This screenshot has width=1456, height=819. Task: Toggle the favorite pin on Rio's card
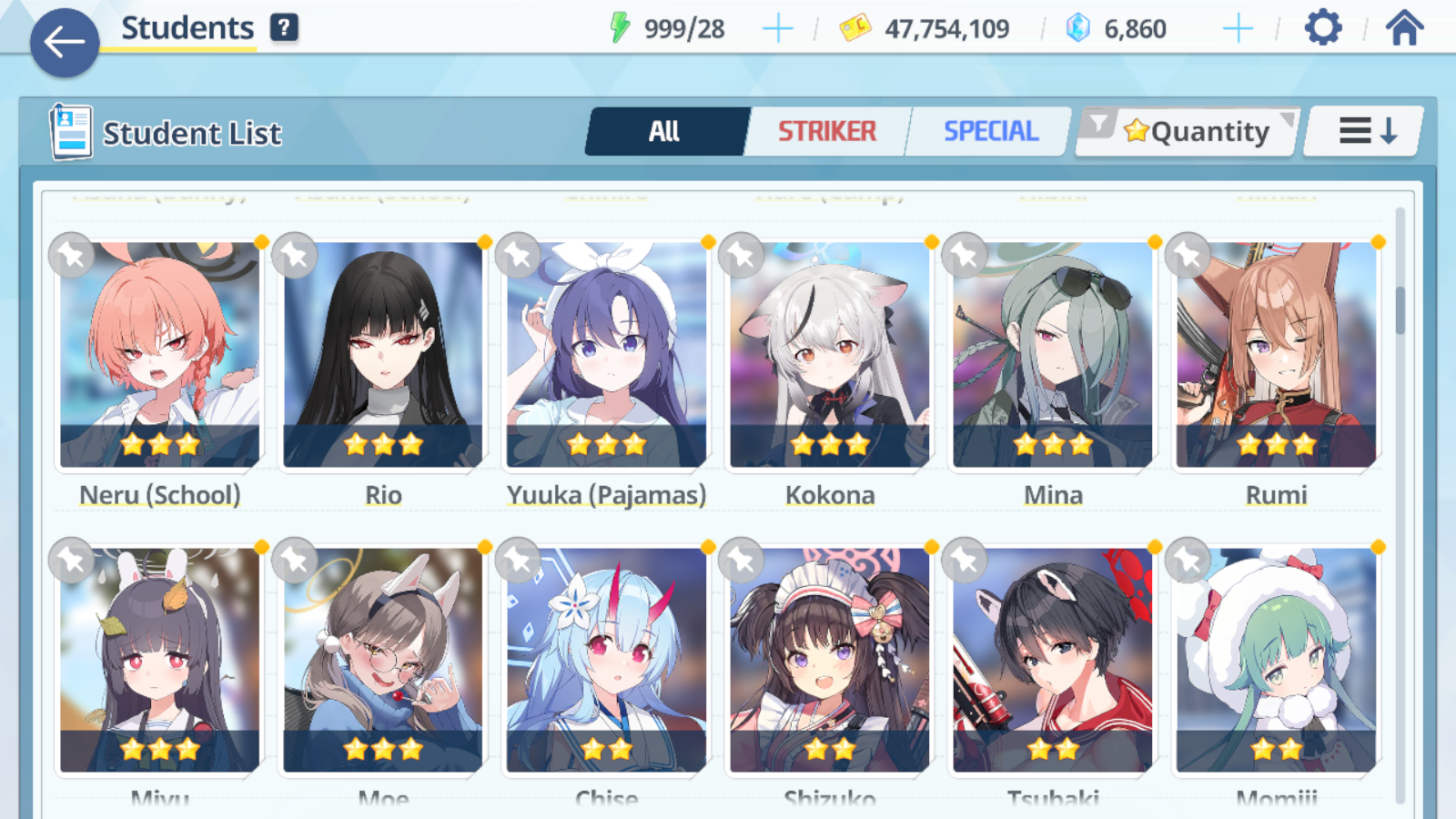[295, 256]
